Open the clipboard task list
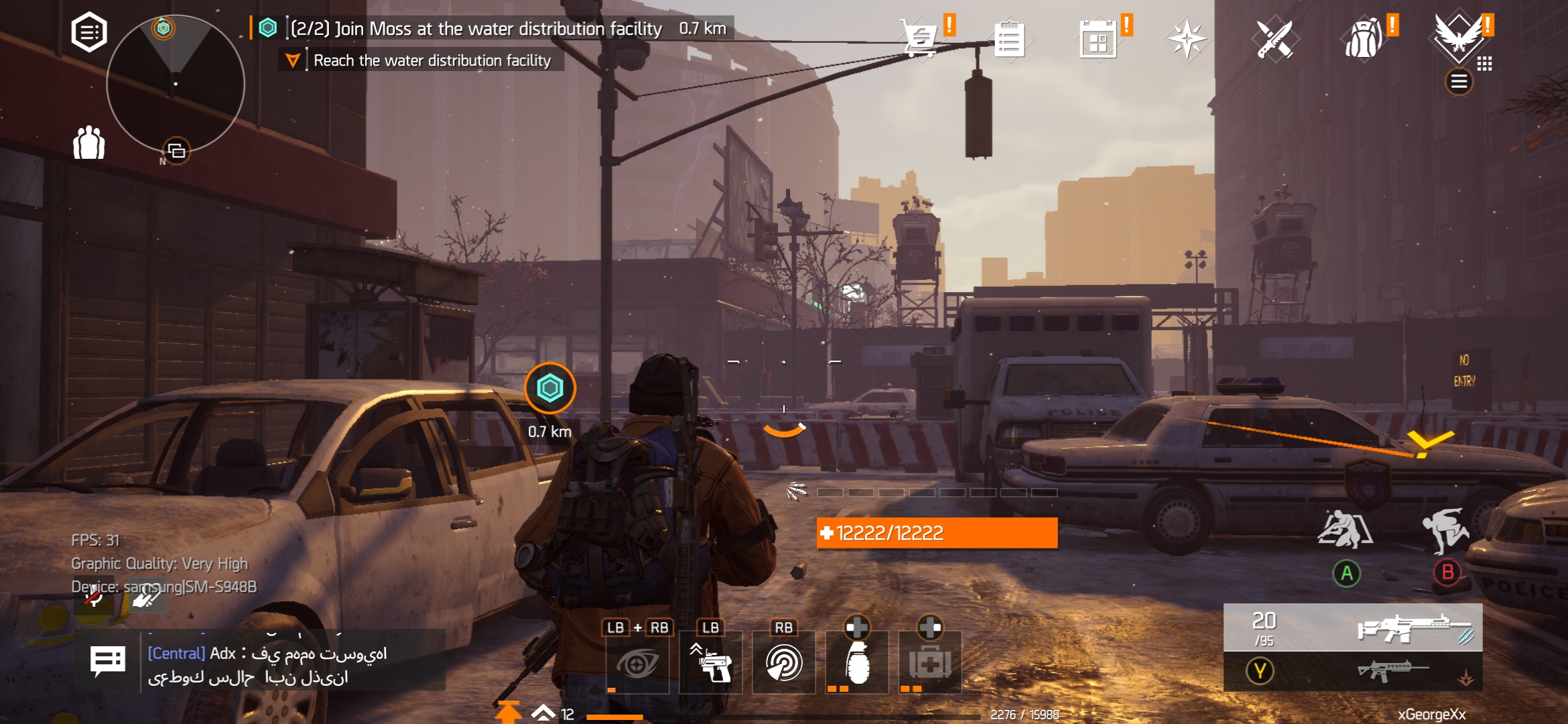This screenshot has width=1568, height=724. (x=1008, y=39)
